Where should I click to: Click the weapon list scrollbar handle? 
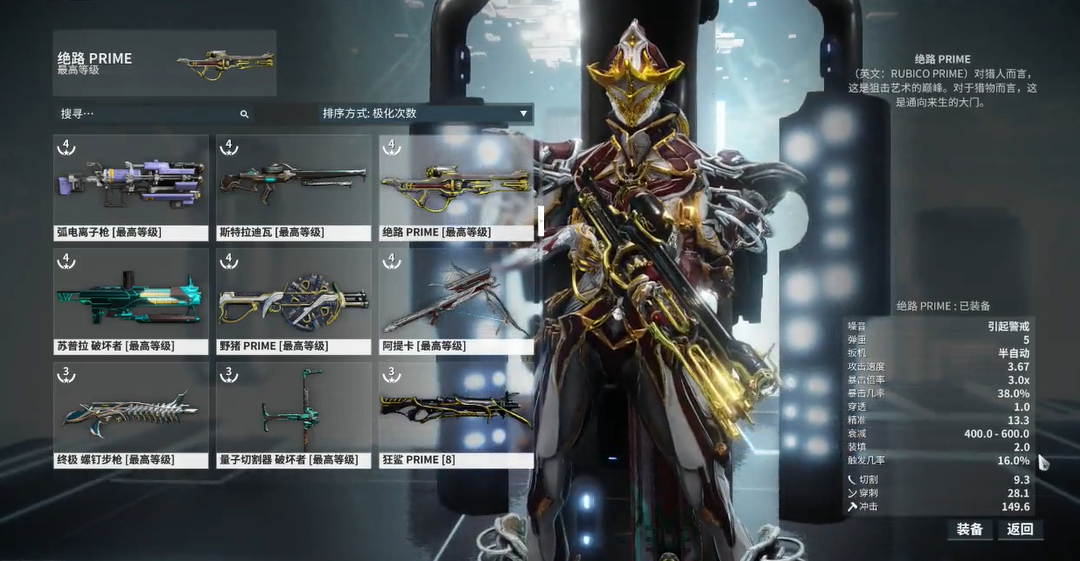click(x=541, y=220)
